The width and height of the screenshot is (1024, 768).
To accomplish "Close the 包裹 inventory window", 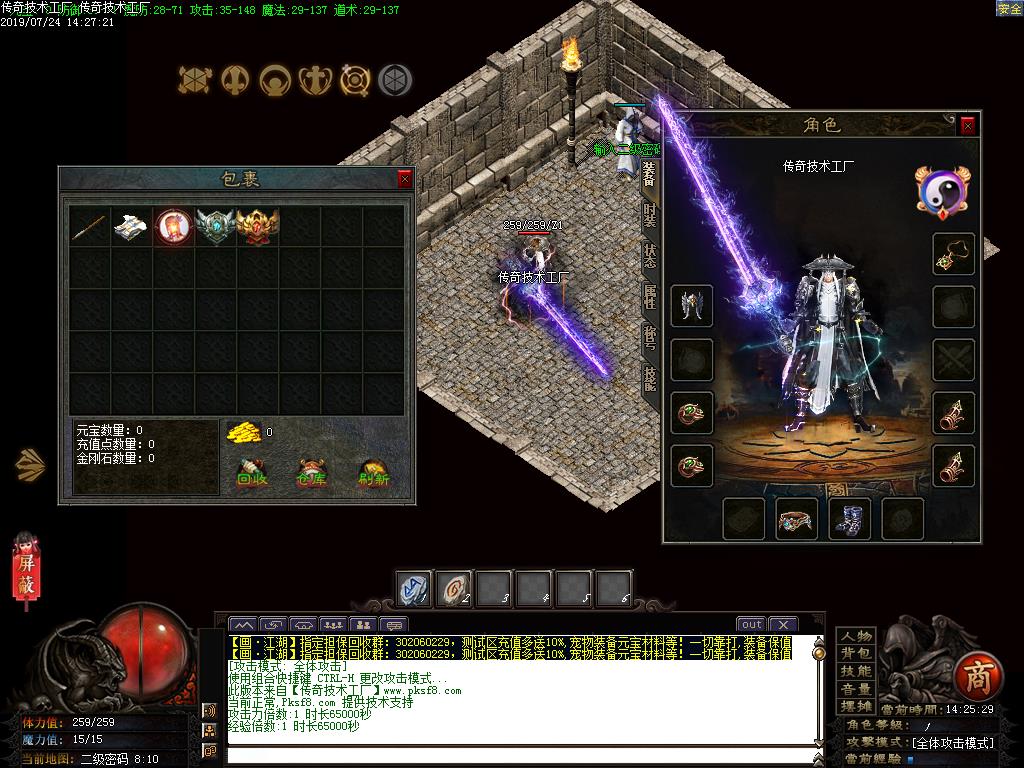I will point(405,179).
